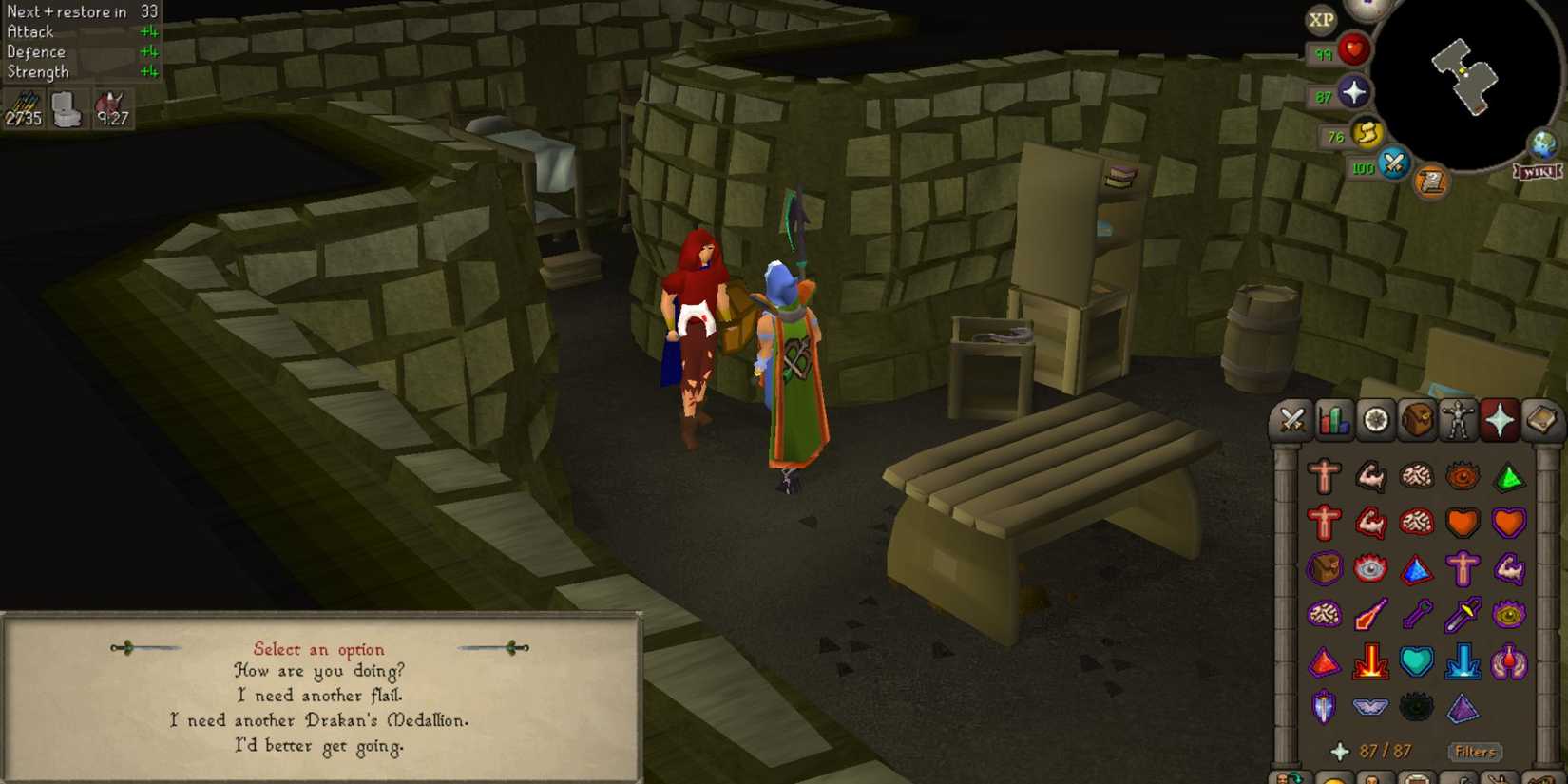This screenshot has height=784, width=1568.
Task: Activate the Piety prayer
Action: pos(1369,707)
